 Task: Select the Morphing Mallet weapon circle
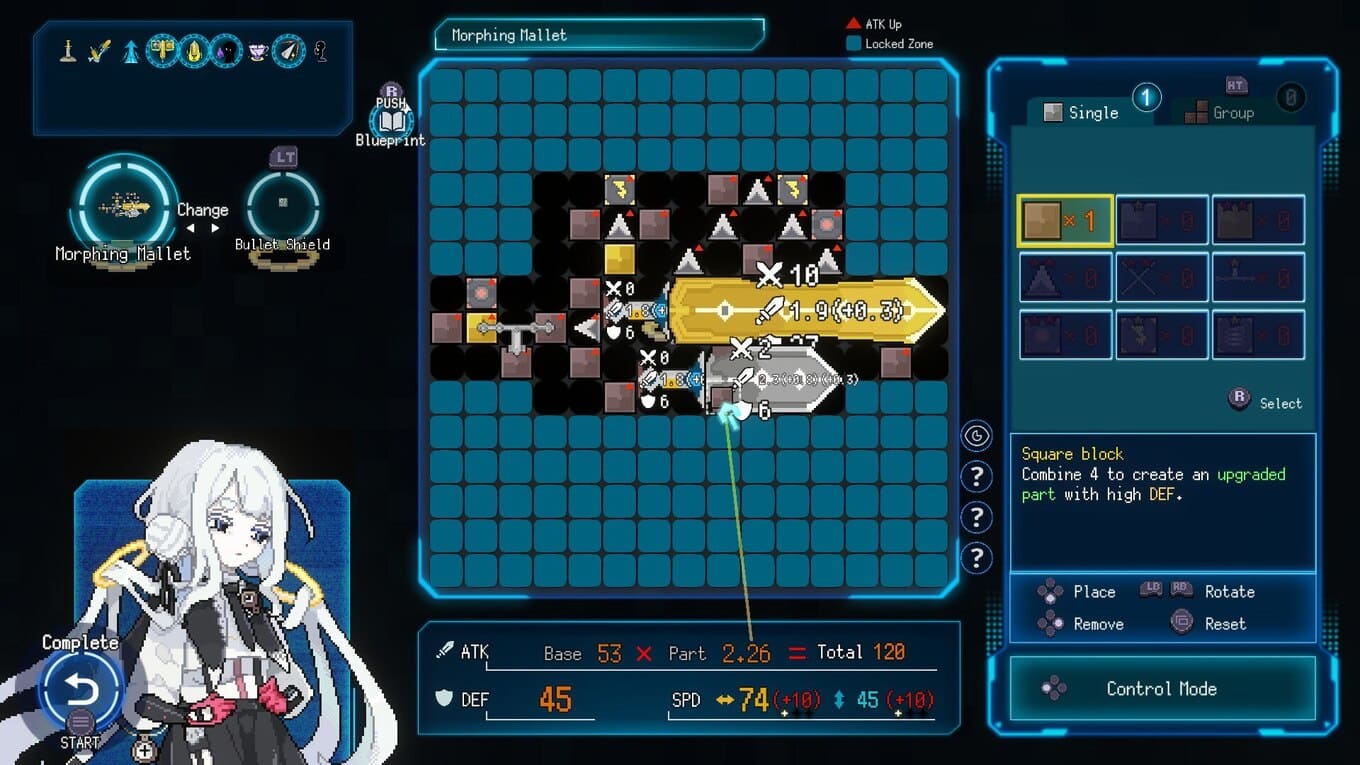coord(124,206)
